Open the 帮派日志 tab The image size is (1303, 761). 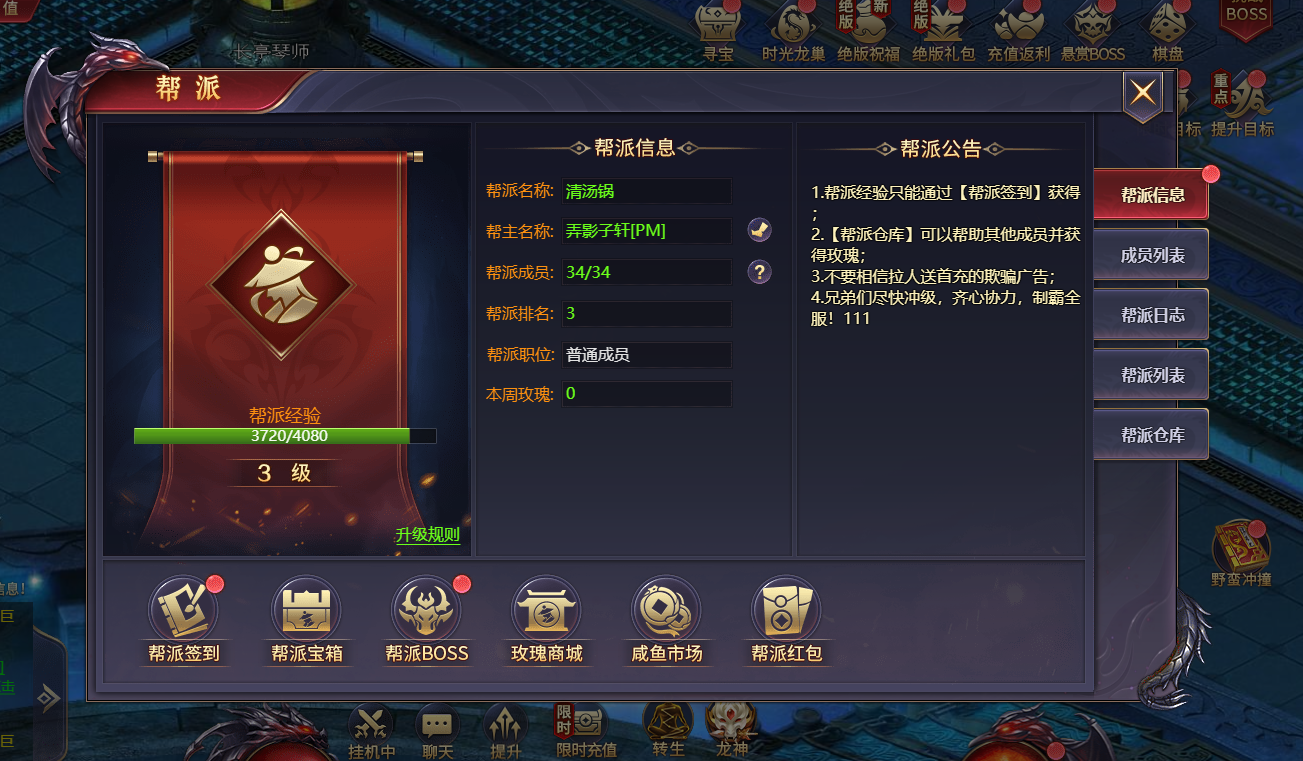pos(1151,315)
